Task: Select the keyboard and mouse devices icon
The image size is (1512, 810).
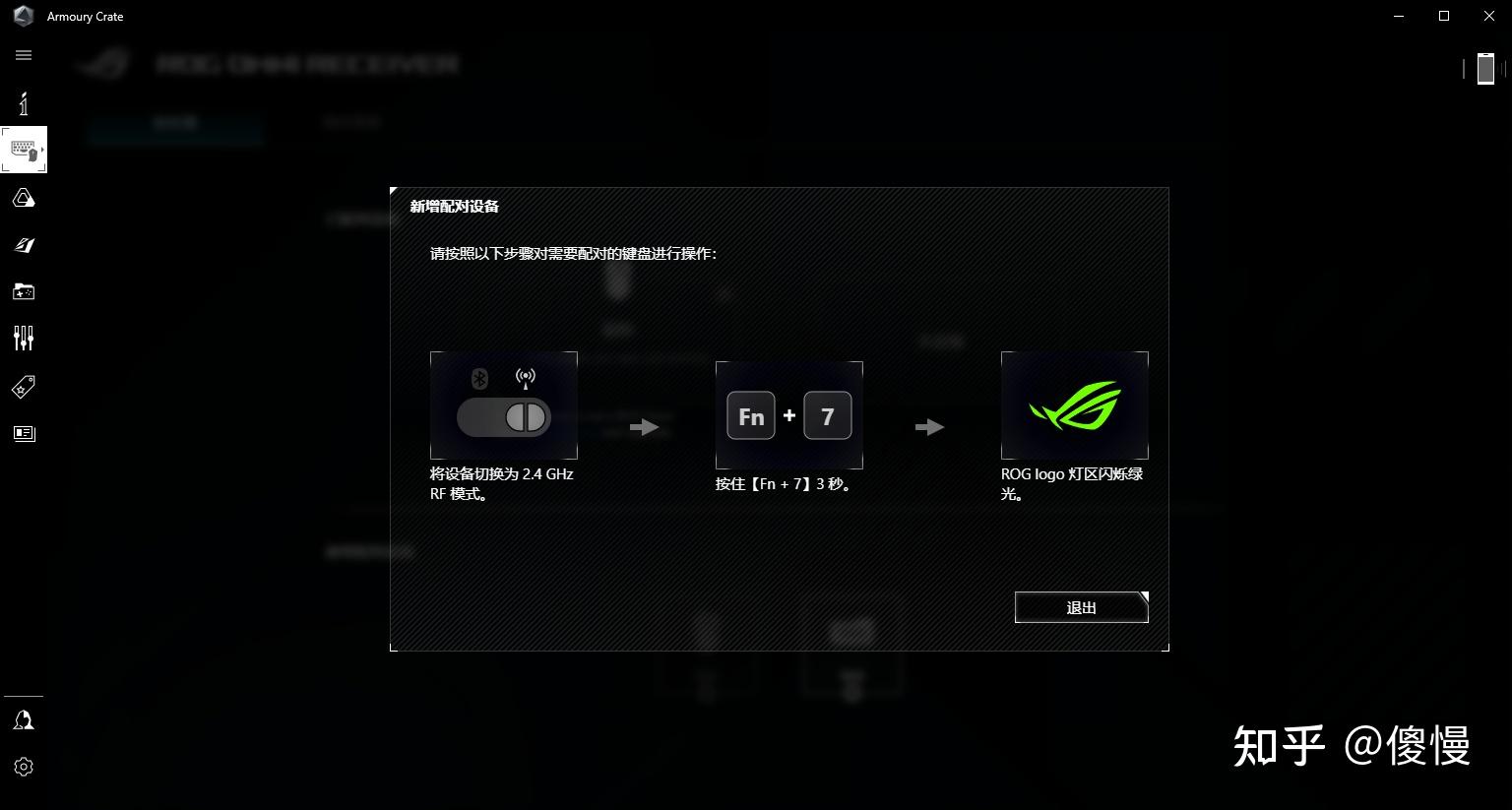Action: [x=24, y=151]
